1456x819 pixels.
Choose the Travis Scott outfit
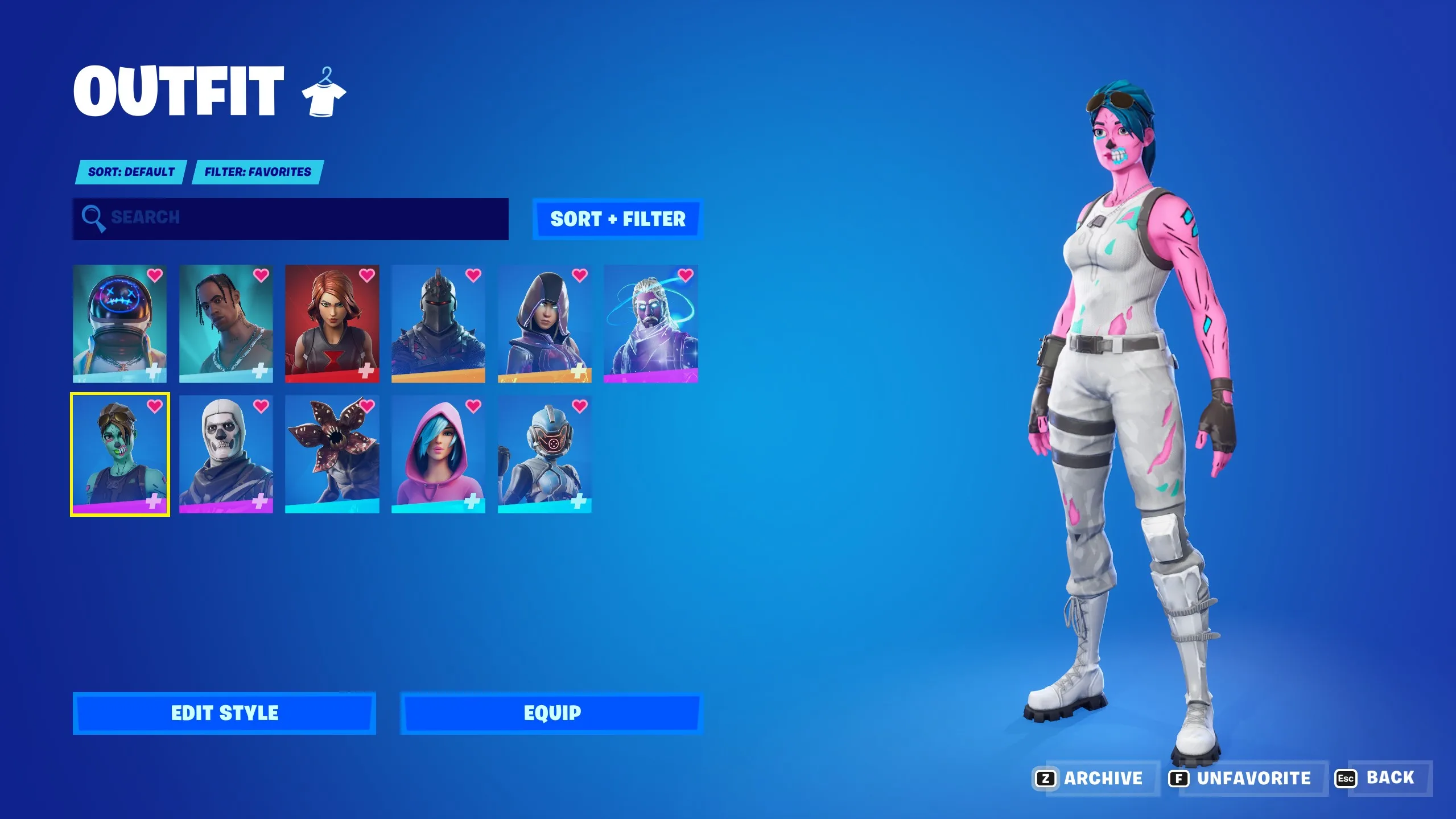point(226,323)
